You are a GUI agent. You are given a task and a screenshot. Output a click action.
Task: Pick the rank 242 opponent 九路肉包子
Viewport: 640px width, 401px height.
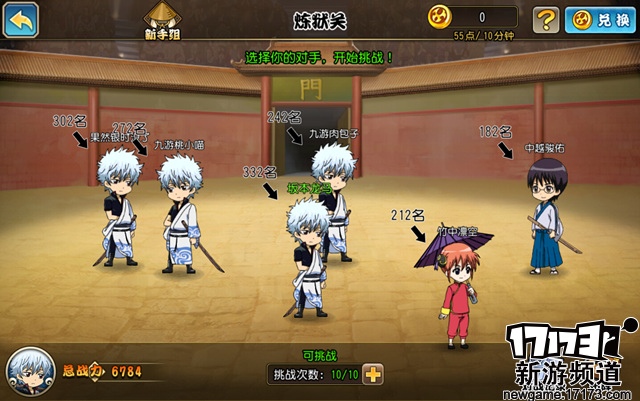pos(333,195)
